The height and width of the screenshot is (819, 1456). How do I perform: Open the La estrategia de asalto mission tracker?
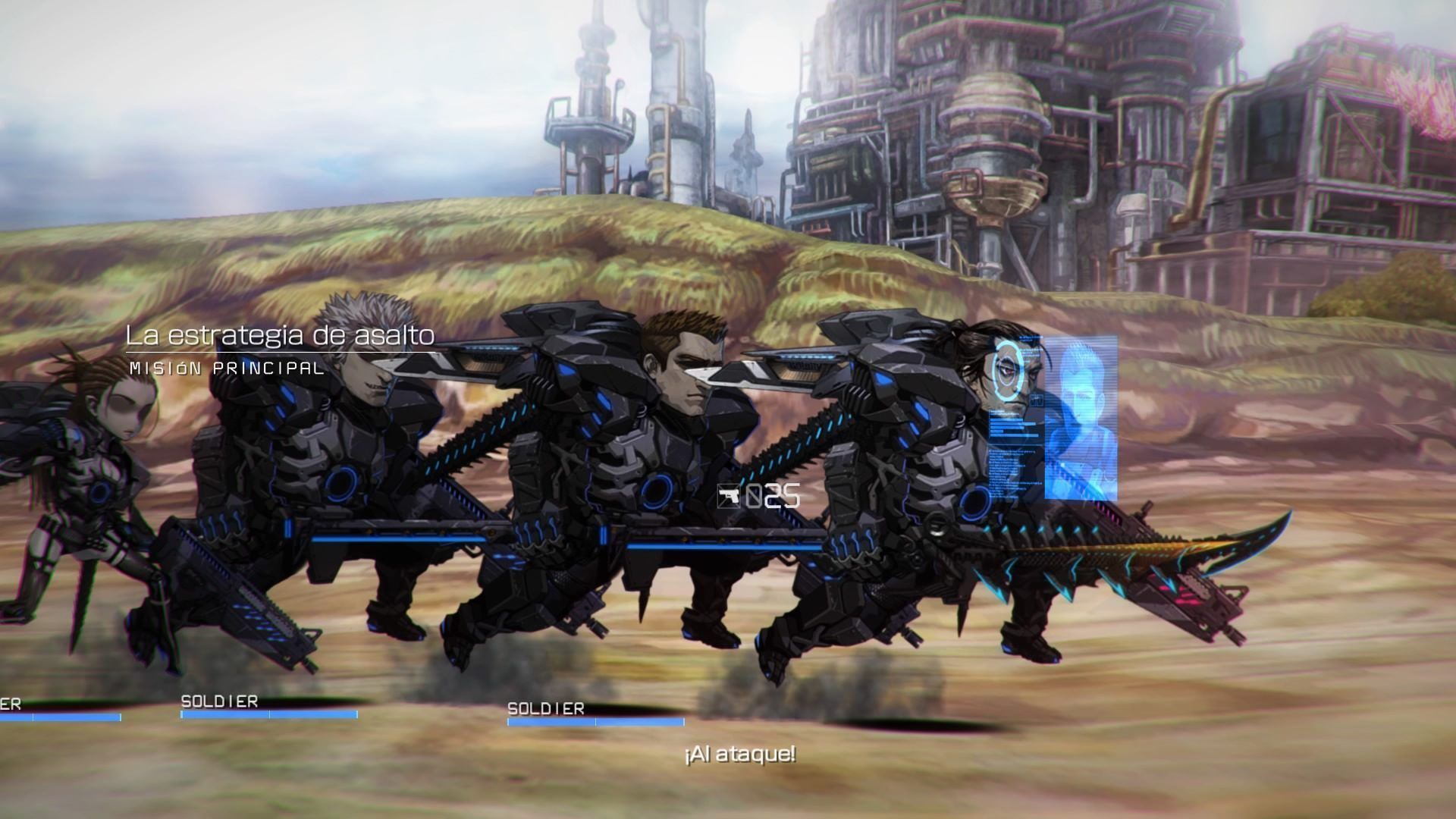point(280,336)
